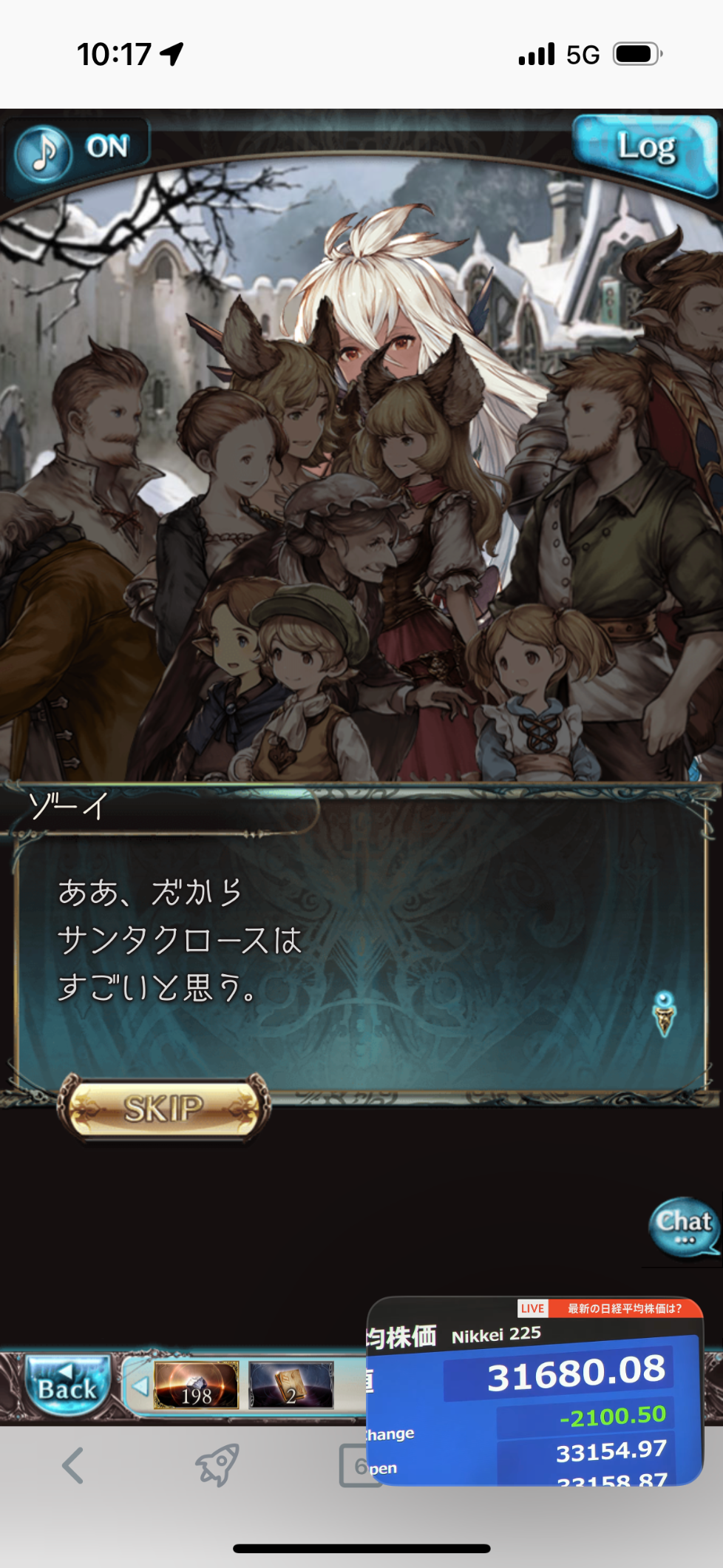
Task: Advance dialogue using the blue gem cursor
Action: (x=665, y=1013)
